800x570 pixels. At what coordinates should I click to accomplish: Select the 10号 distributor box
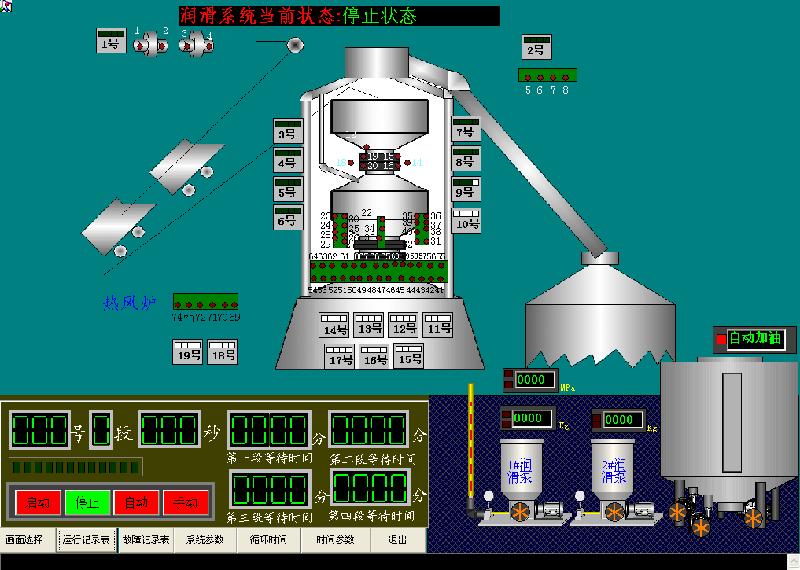coord(467,222)
